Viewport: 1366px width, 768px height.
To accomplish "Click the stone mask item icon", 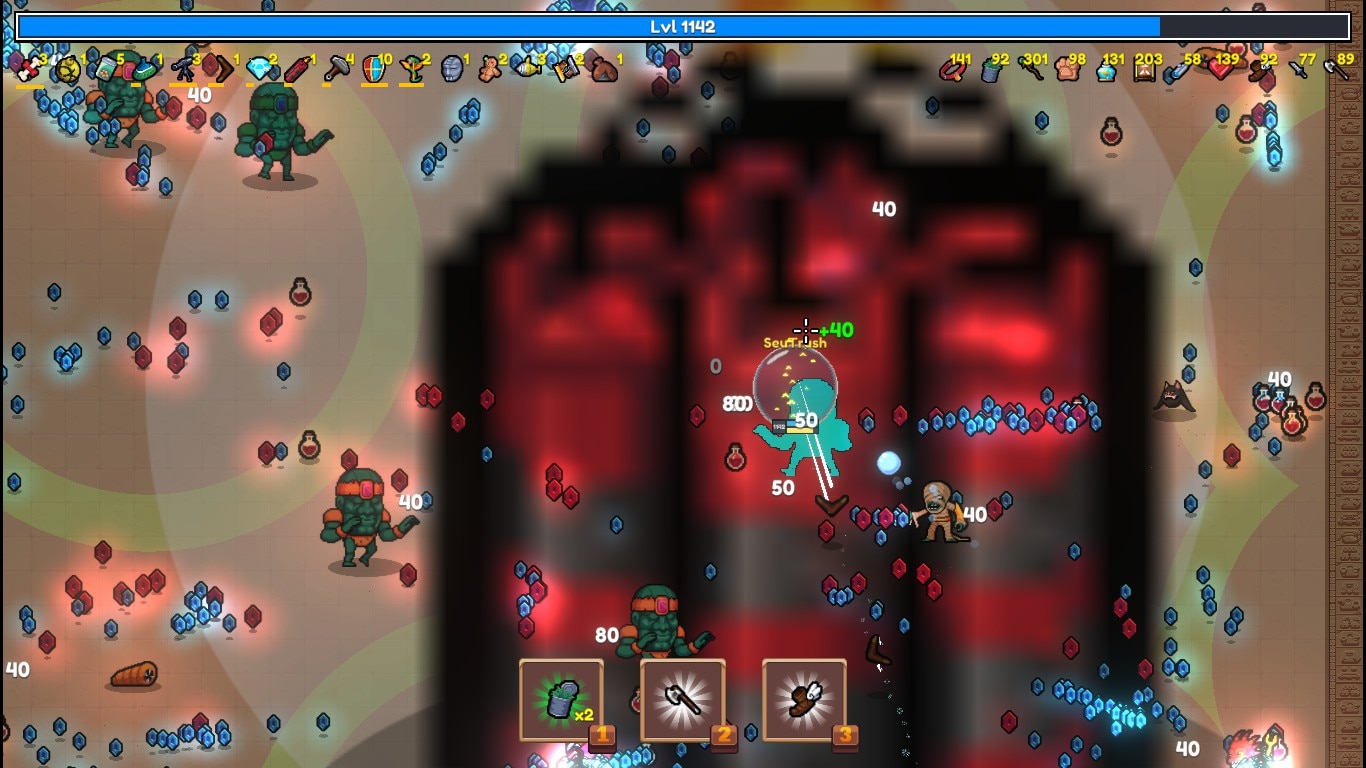I will 451,68.
